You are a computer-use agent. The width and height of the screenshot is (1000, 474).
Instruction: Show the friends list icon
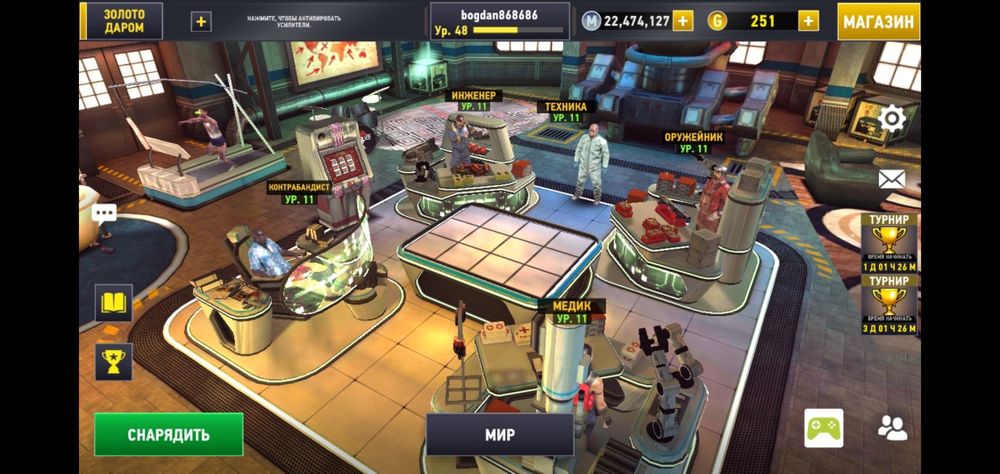892,428
